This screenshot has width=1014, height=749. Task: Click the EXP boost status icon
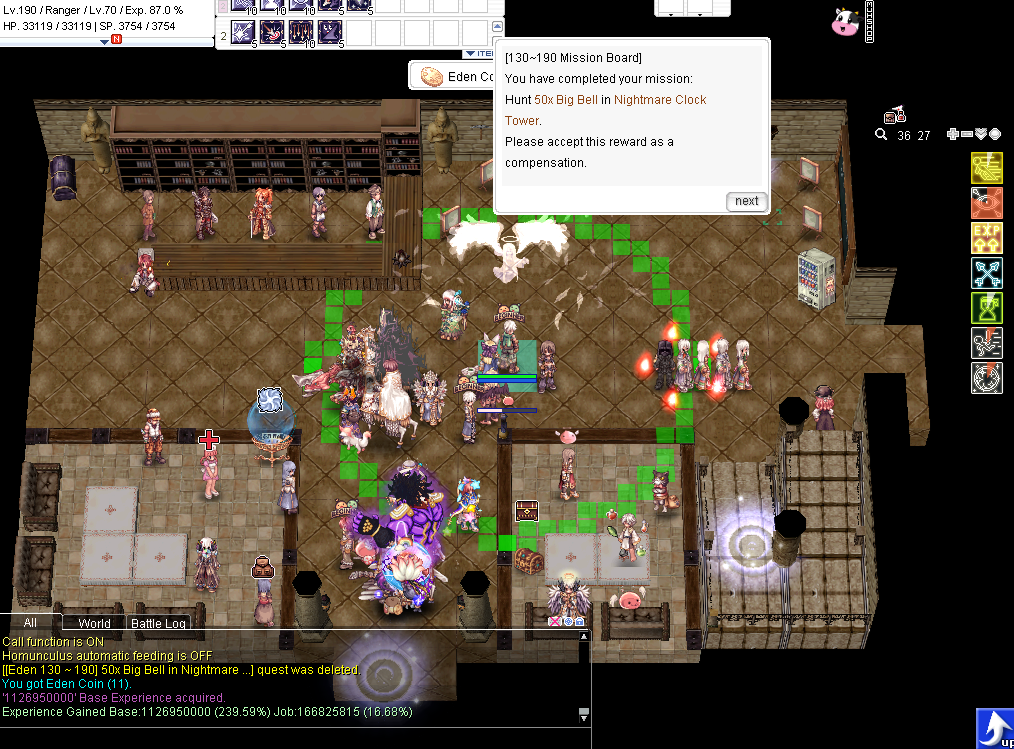pos(987,238)
